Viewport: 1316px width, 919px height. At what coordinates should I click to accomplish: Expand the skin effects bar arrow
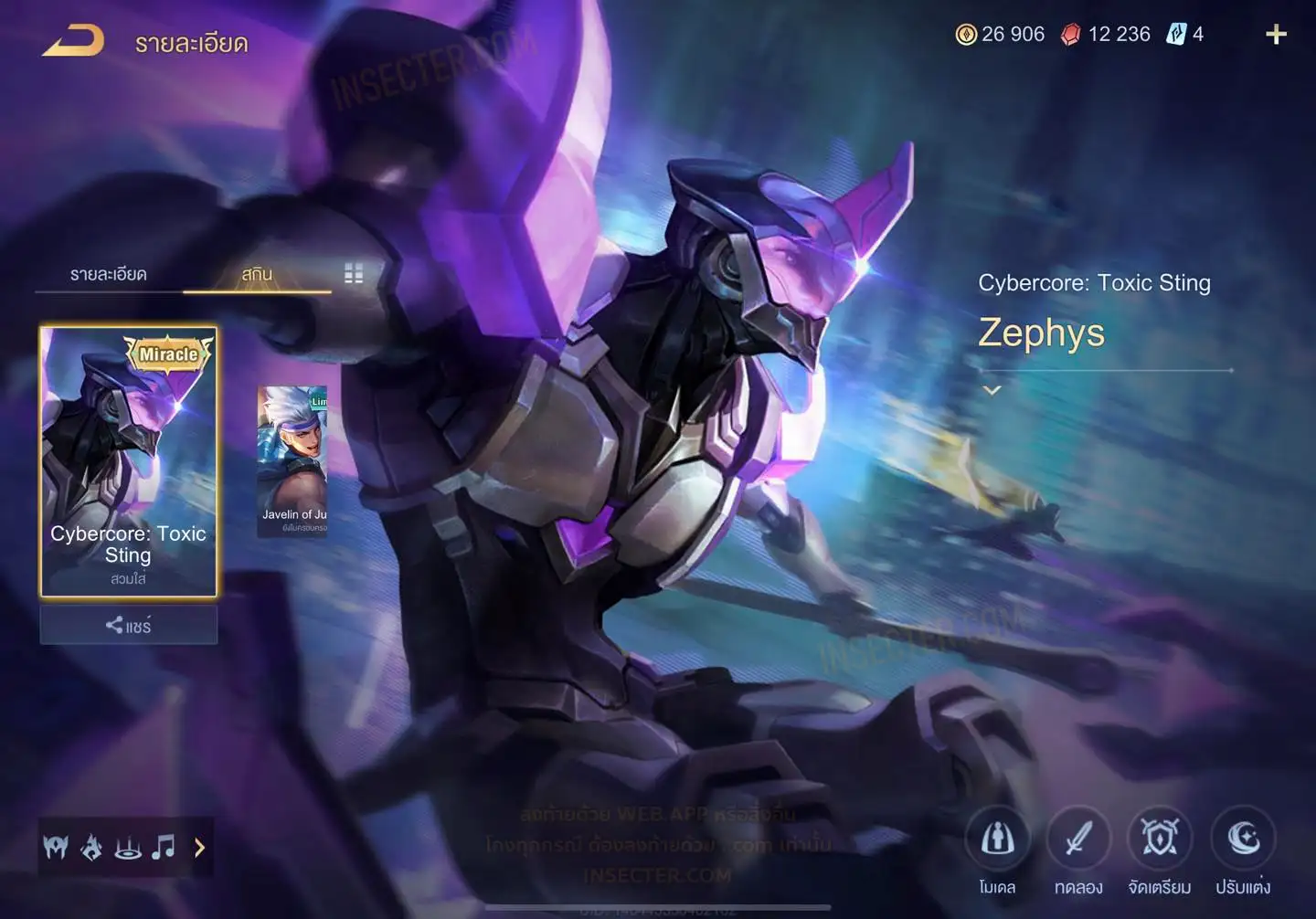(200, 848)
